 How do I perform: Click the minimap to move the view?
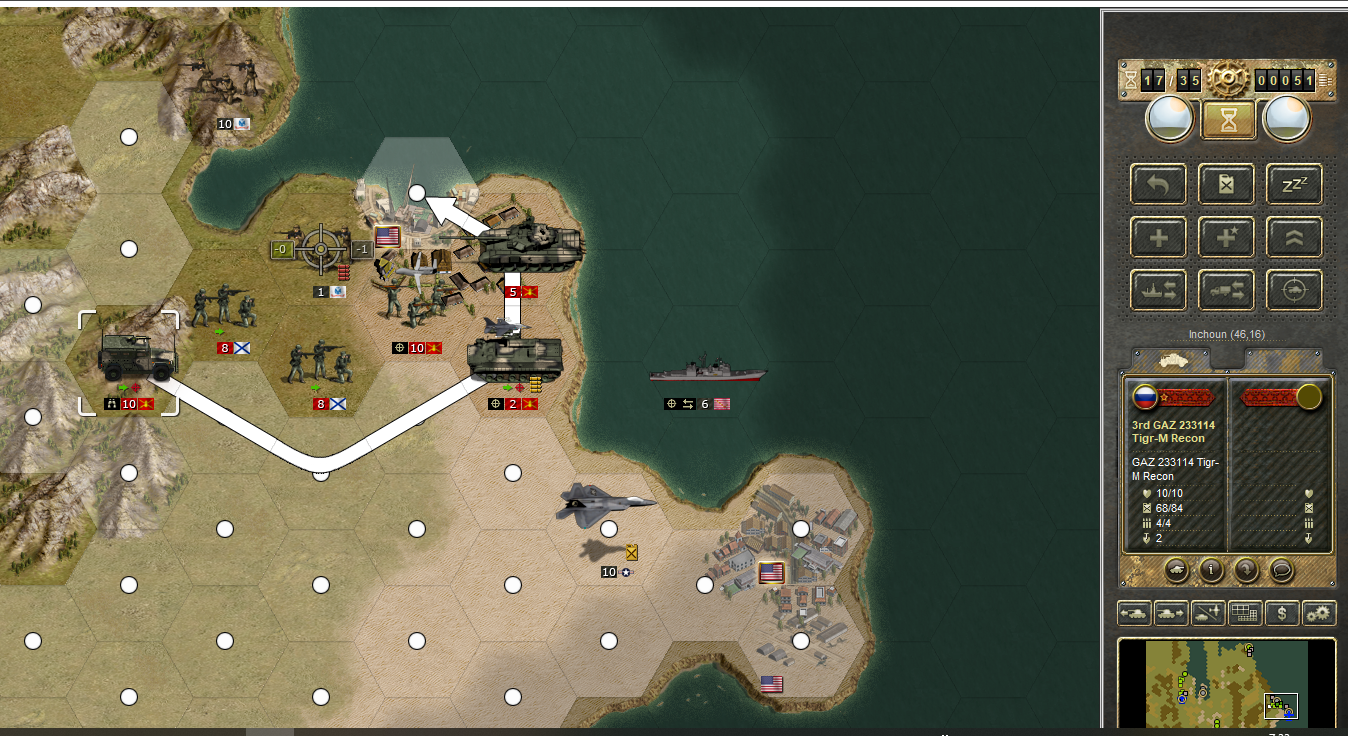click(1226, 683)
